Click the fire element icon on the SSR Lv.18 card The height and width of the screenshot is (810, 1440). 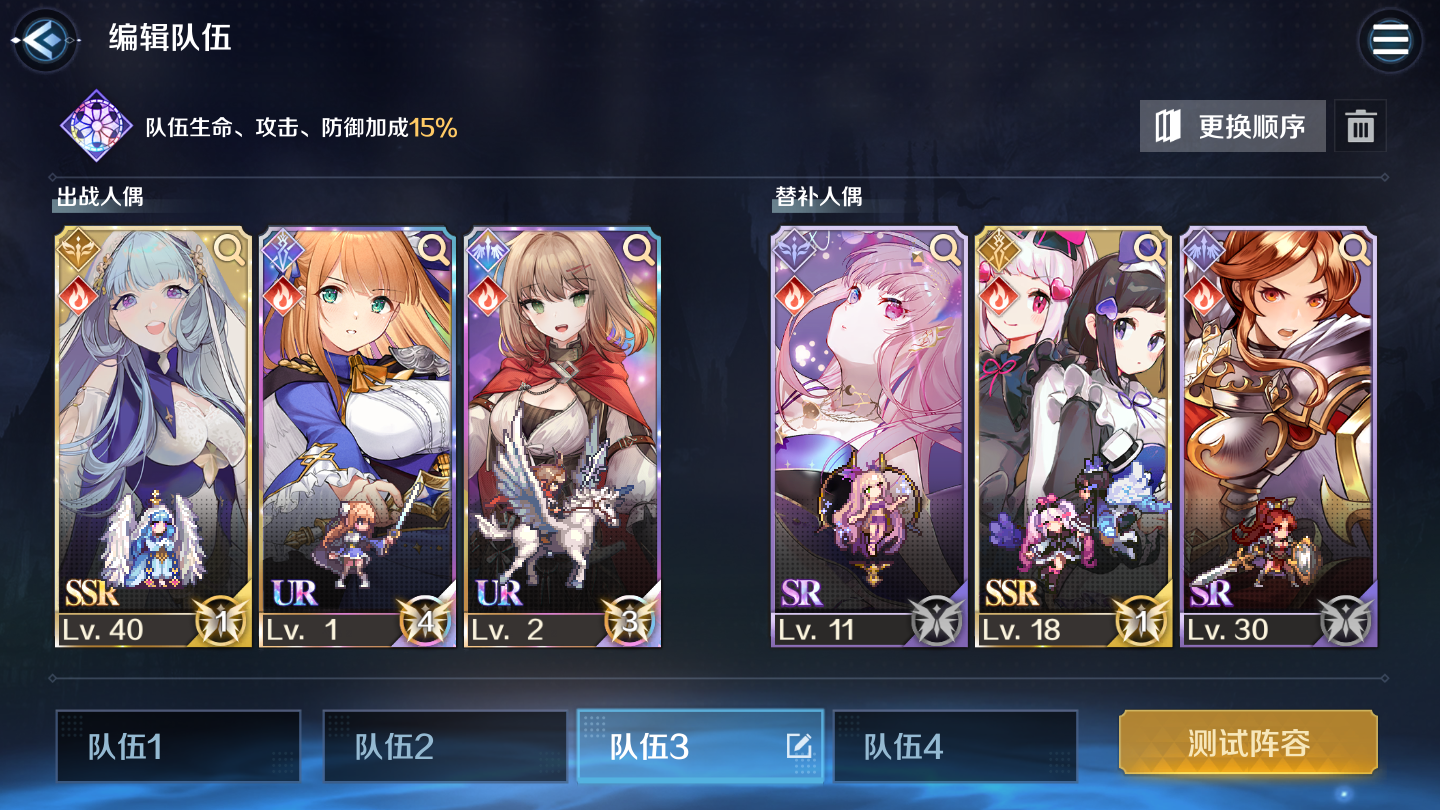1000,297
